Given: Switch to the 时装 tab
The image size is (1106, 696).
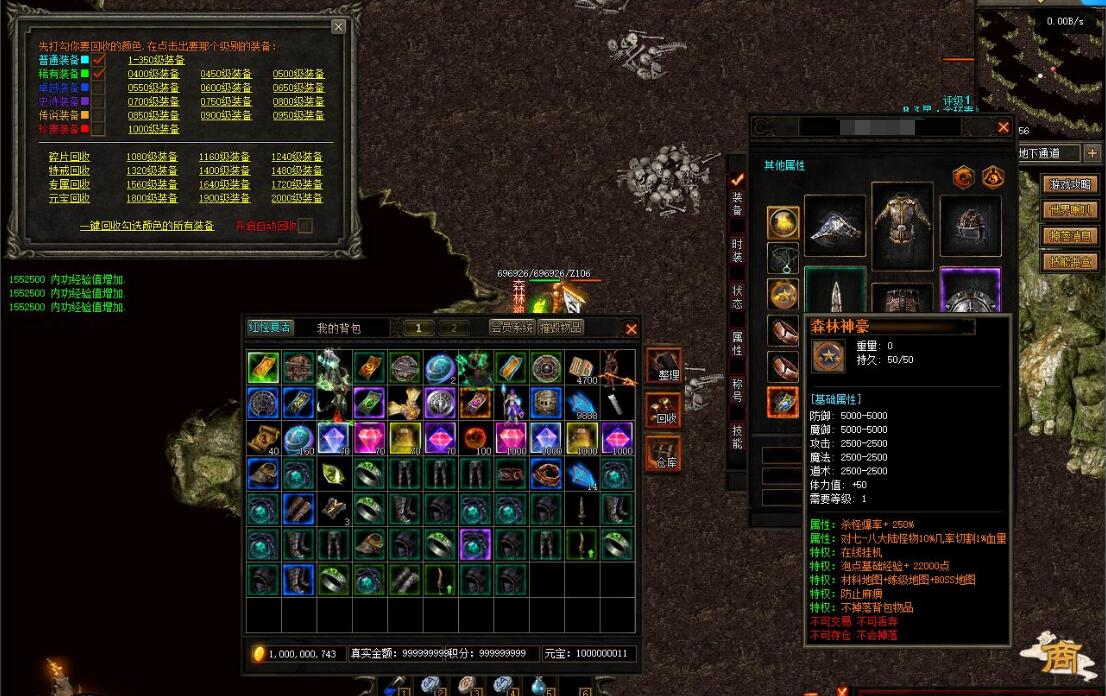Looking at the screenshot, I should point(737,250).
